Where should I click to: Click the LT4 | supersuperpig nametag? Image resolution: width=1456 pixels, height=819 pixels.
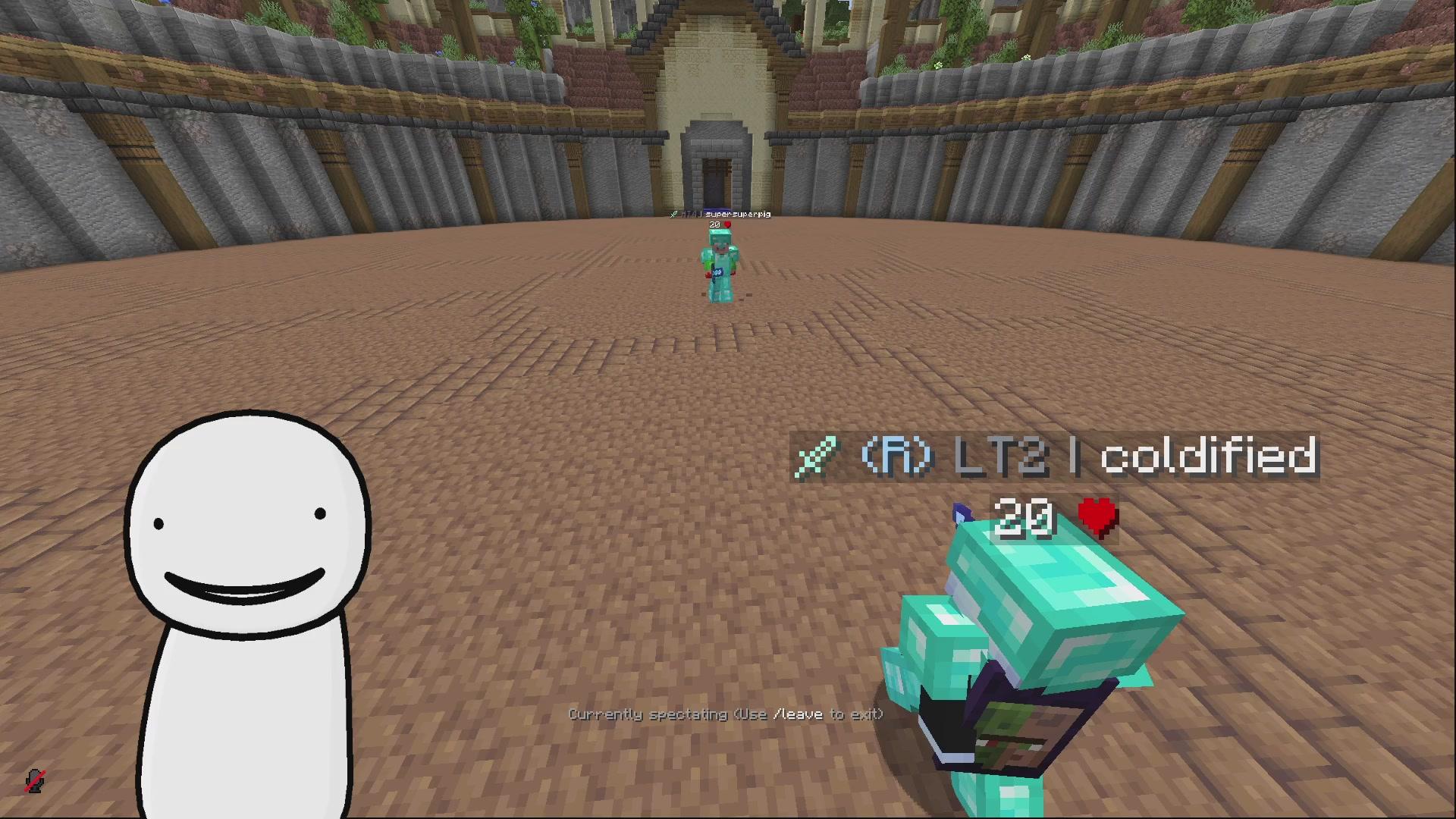pyautogui.click(x=720, y=215)
